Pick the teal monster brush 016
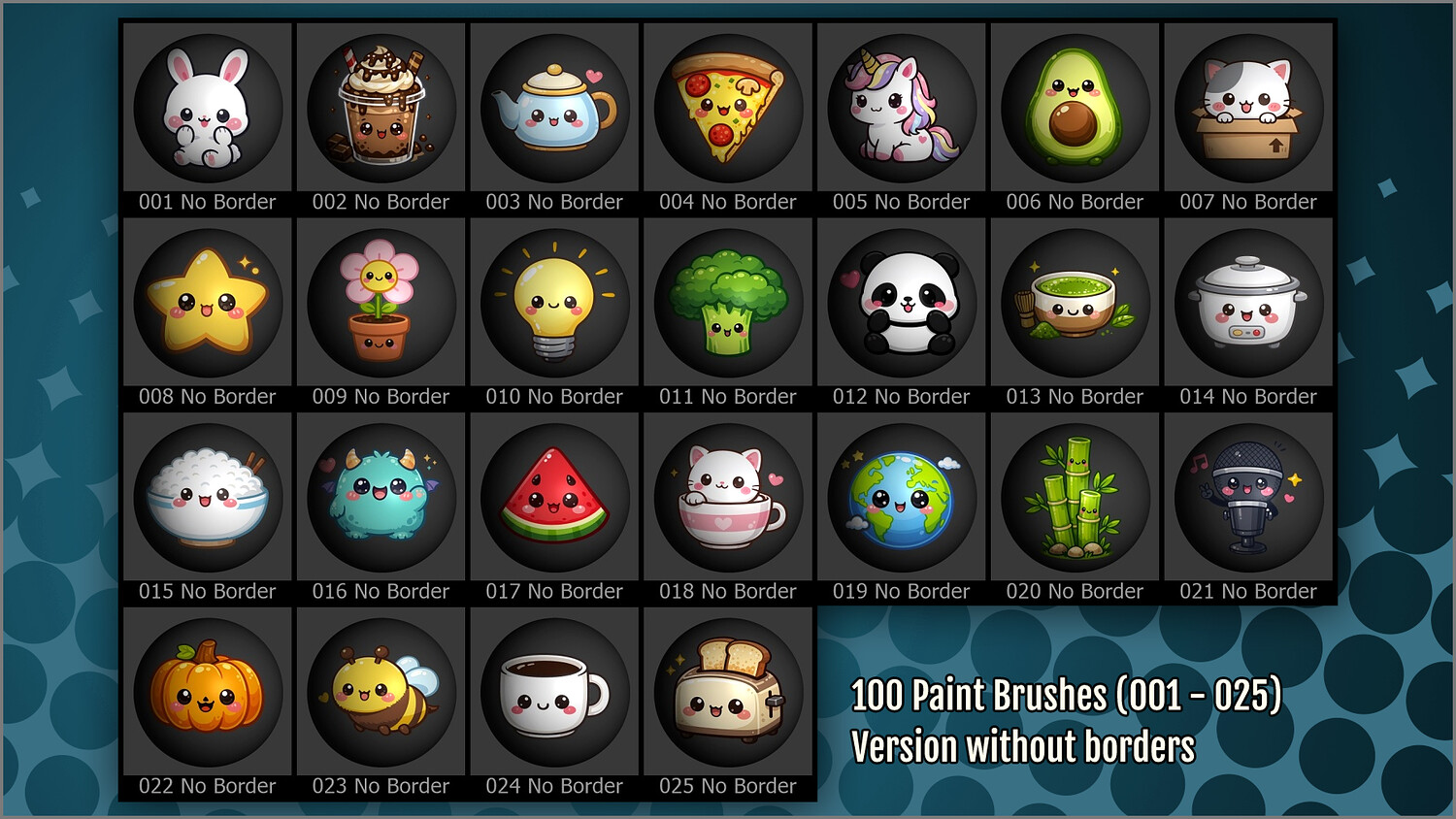Viewport: 1456px width, 819px height. click(x=381, y=499)
